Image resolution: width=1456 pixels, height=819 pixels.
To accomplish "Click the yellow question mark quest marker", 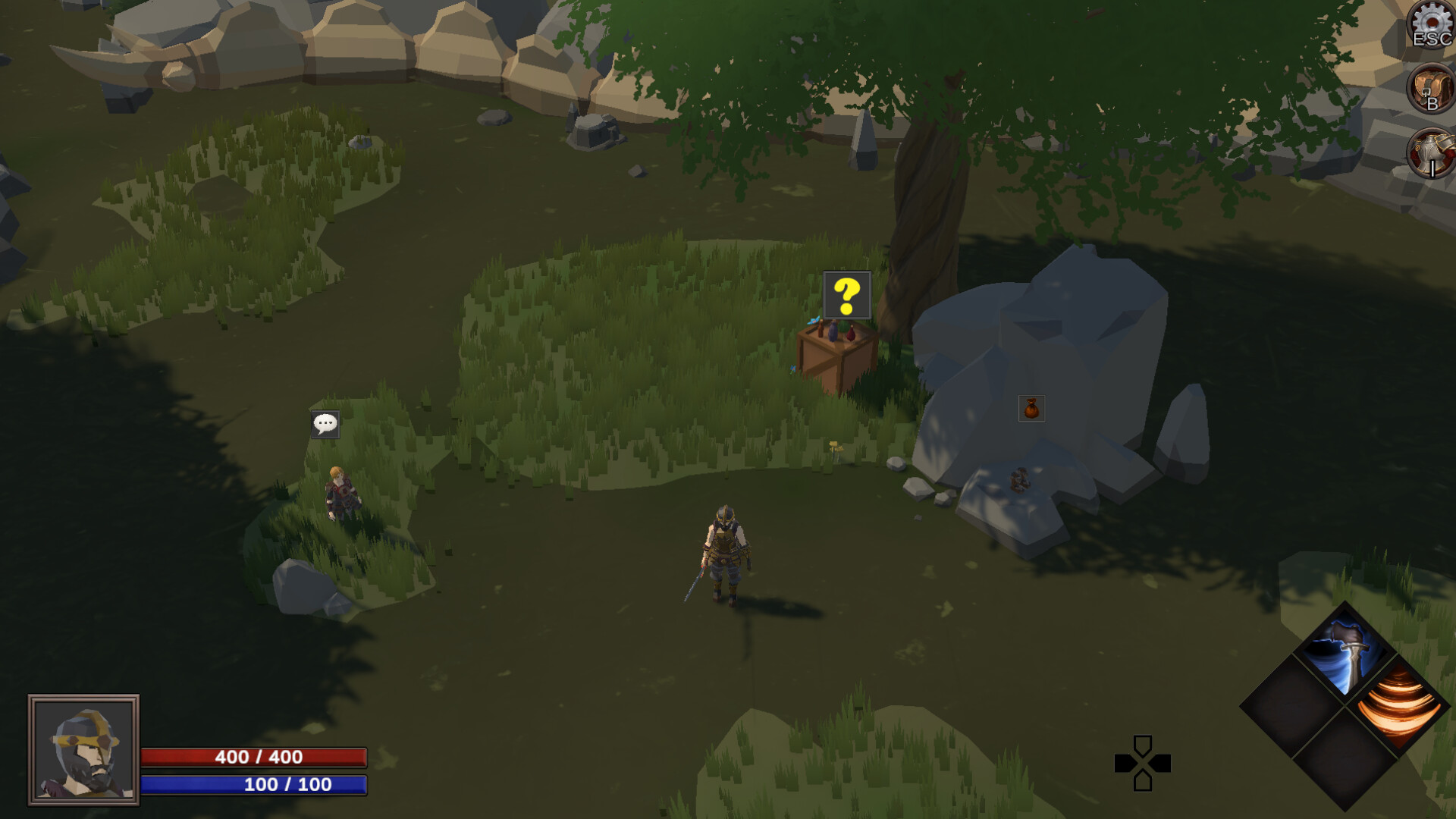I will 846,296.
